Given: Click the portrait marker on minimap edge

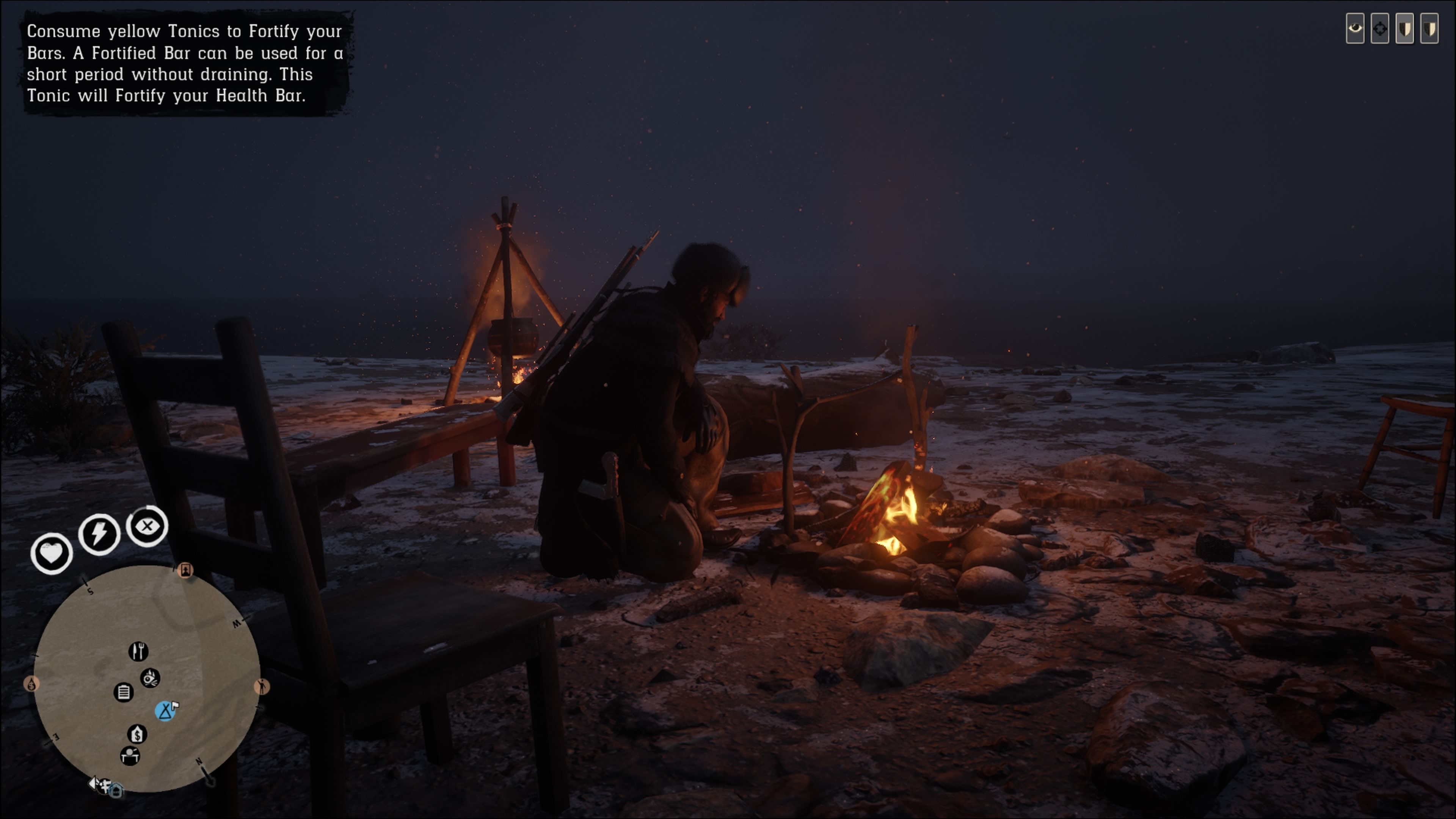Looking at the screenshot, I should [185, 570].
